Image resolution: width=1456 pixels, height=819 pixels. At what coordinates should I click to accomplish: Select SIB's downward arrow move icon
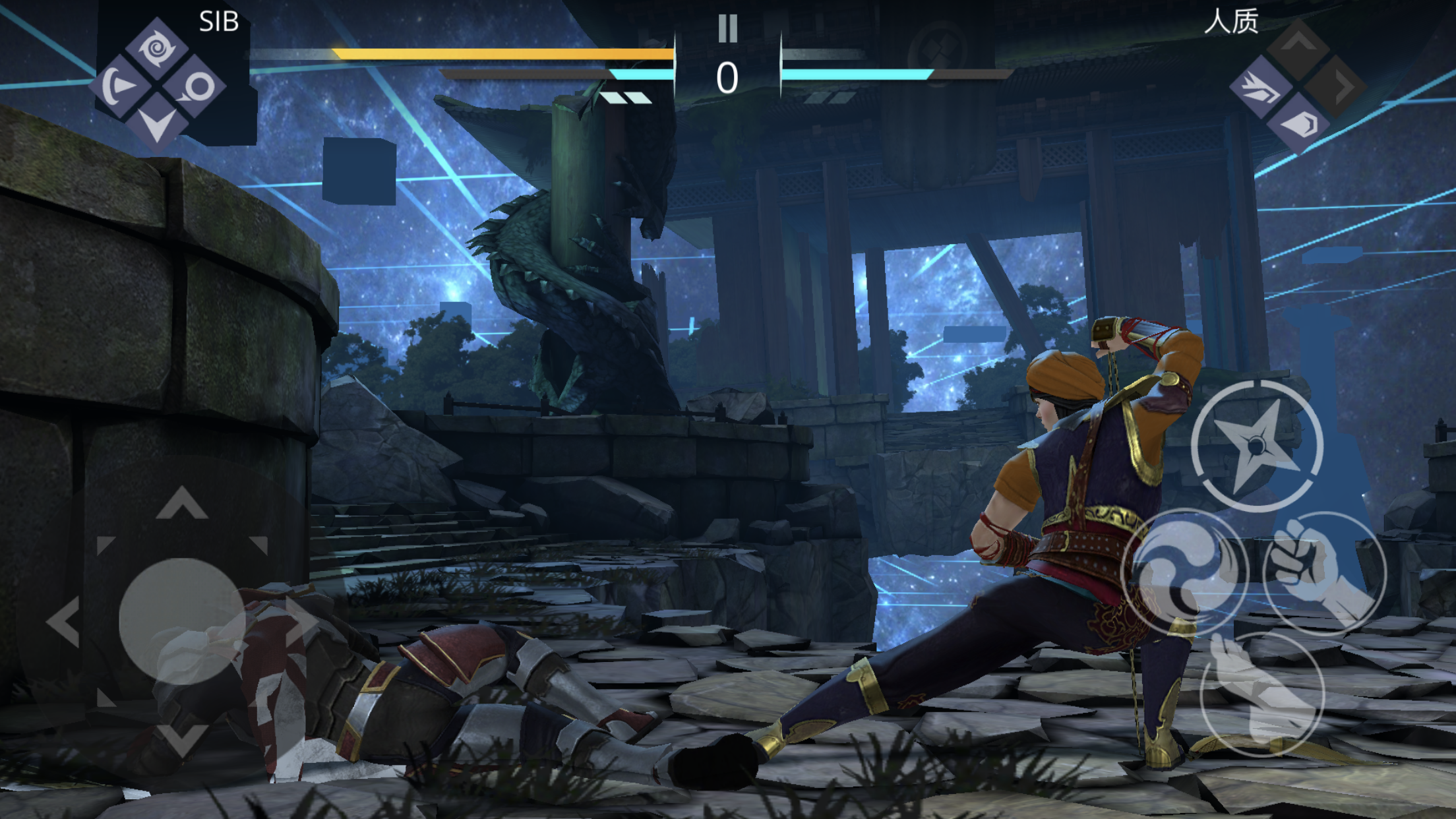click(x=157, y=123)
